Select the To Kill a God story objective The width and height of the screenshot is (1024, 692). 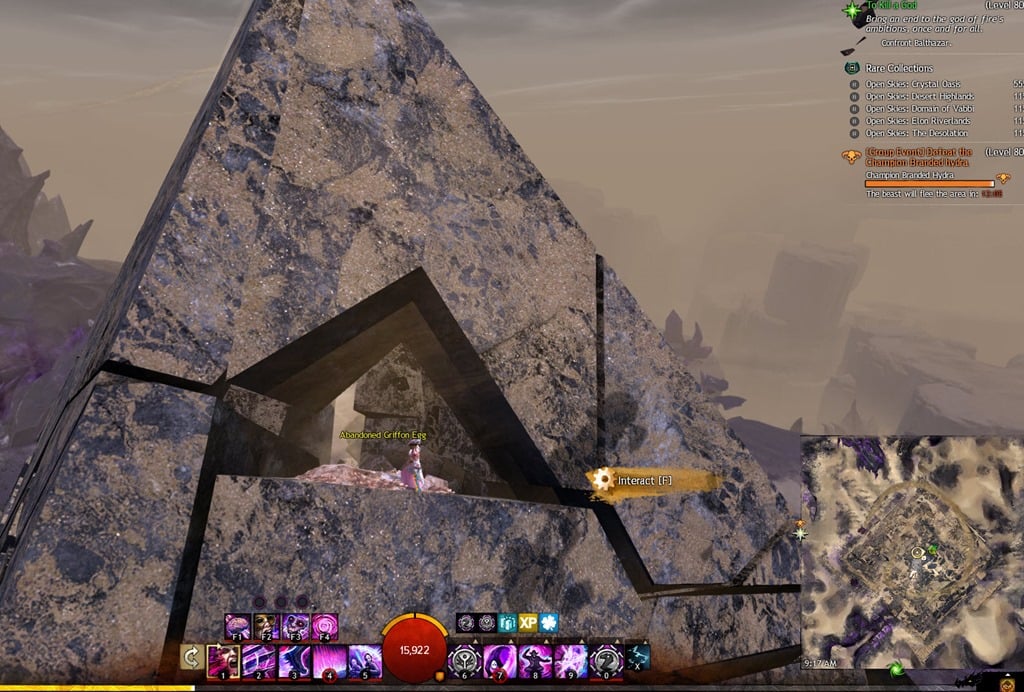click(x=885, y=7)
